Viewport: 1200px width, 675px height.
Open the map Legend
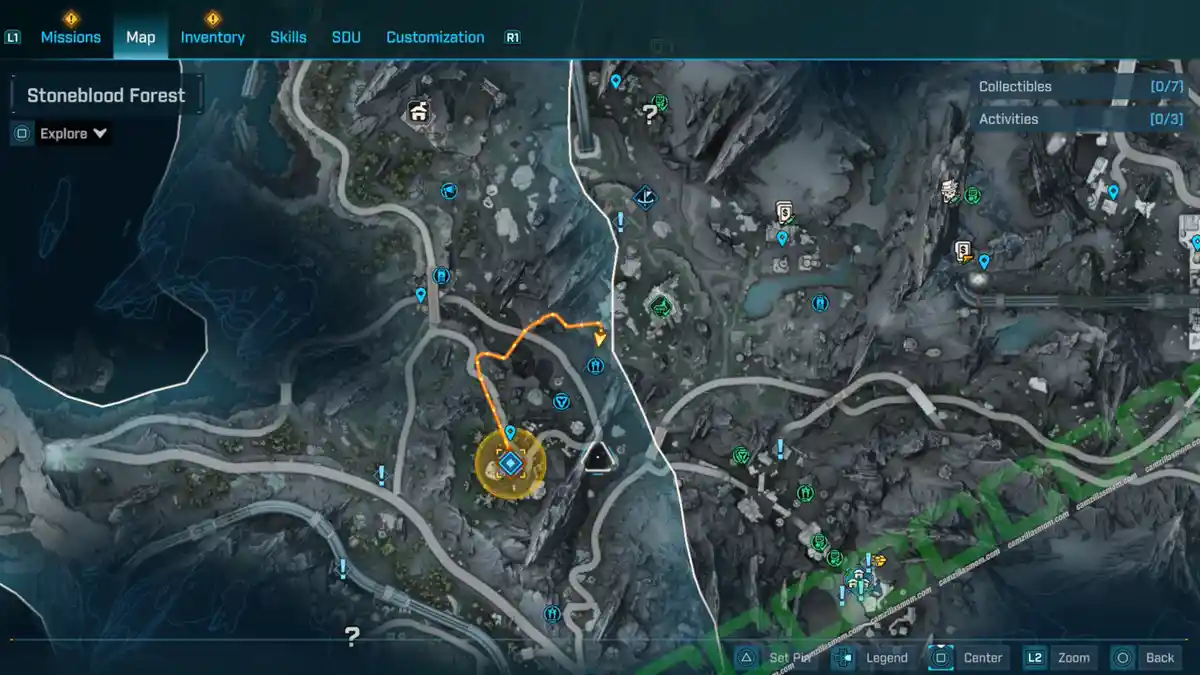(874, 657)
